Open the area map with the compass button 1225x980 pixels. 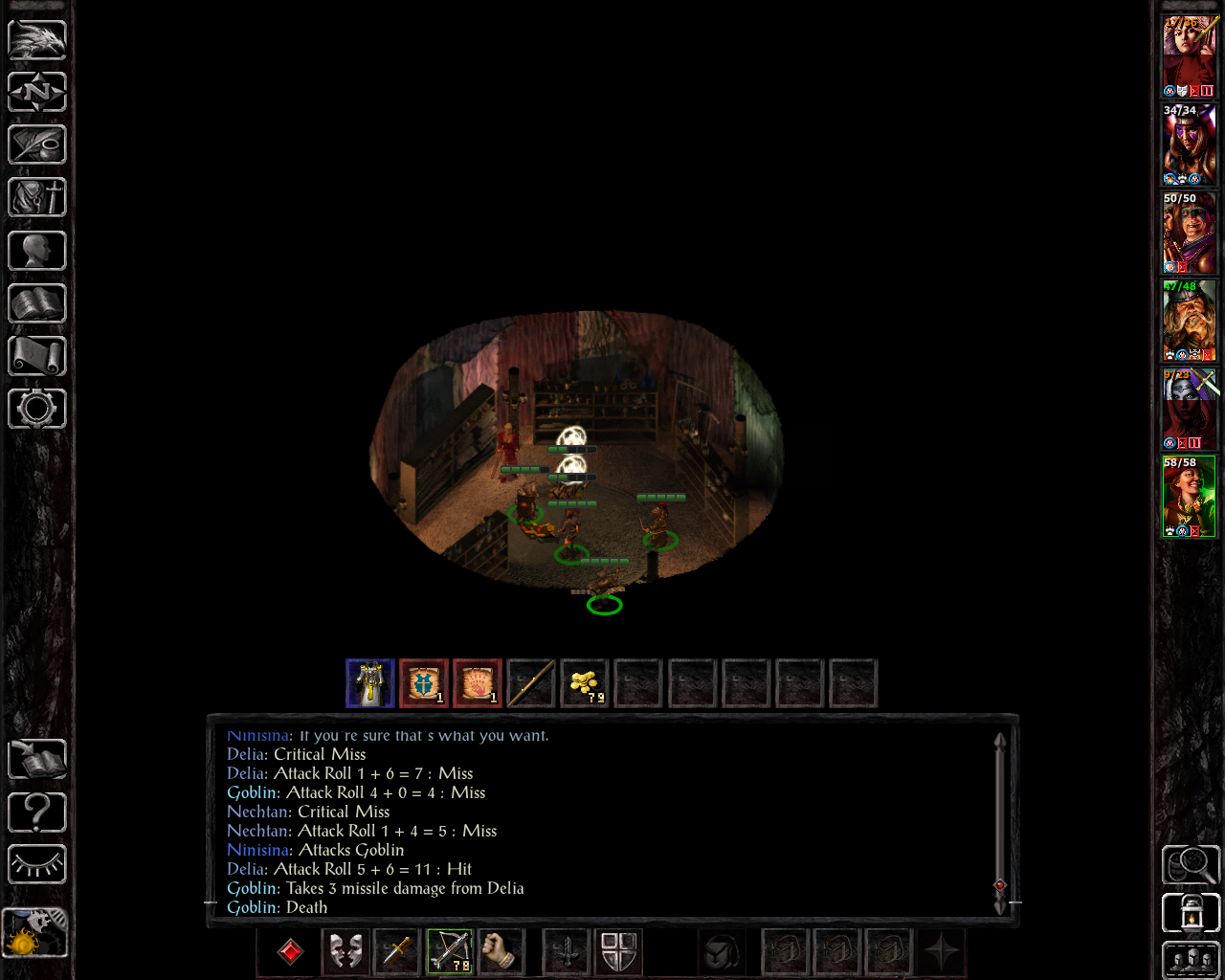click(x=37, y=92)
